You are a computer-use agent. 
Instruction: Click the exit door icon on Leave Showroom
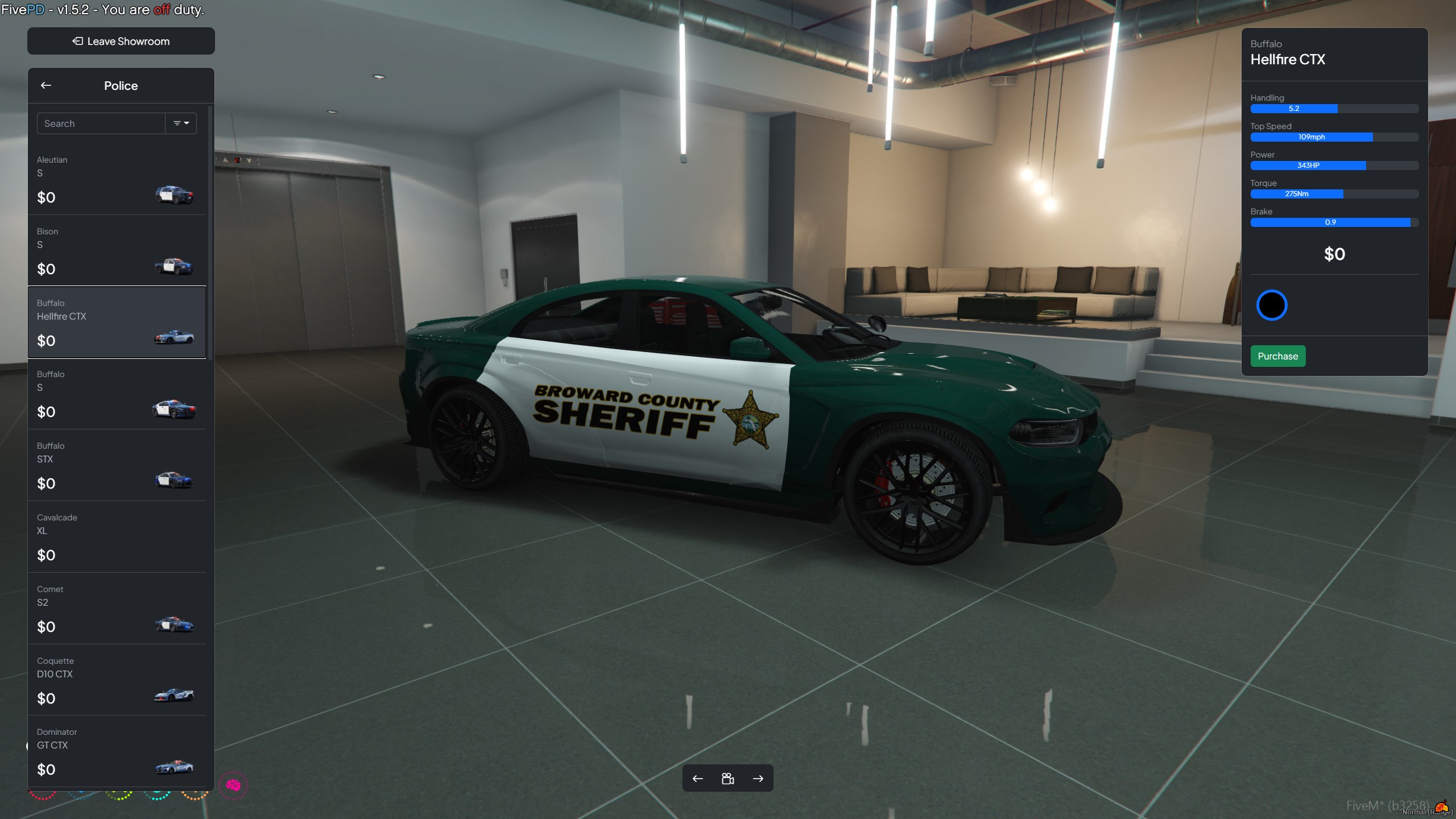[x=77, y=41]
